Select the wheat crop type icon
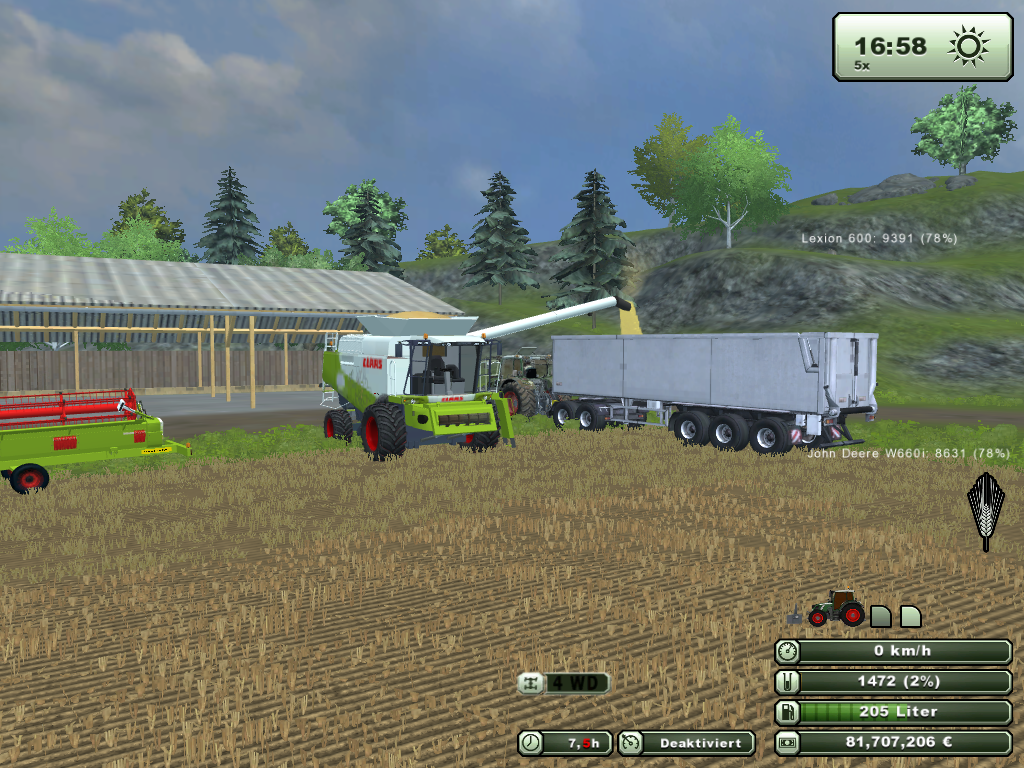Viewport: 1024px width, 768px height. (x=985, y=511)
